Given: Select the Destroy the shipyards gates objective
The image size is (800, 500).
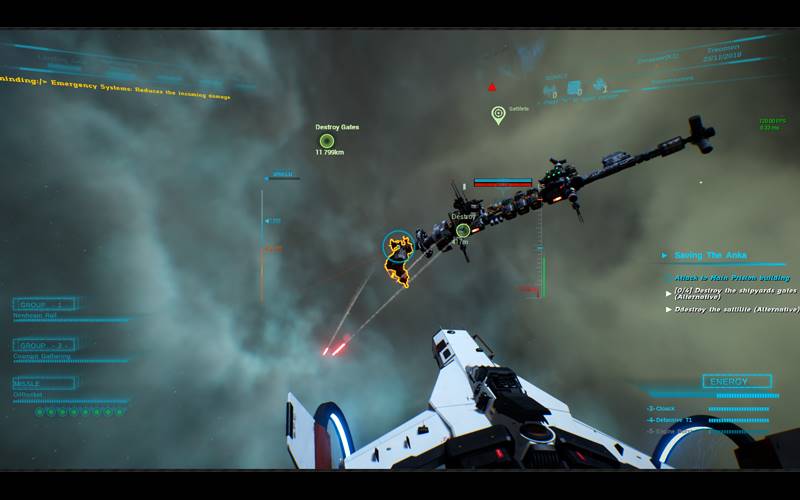Looking at the screenshot, I should (735, 293).
